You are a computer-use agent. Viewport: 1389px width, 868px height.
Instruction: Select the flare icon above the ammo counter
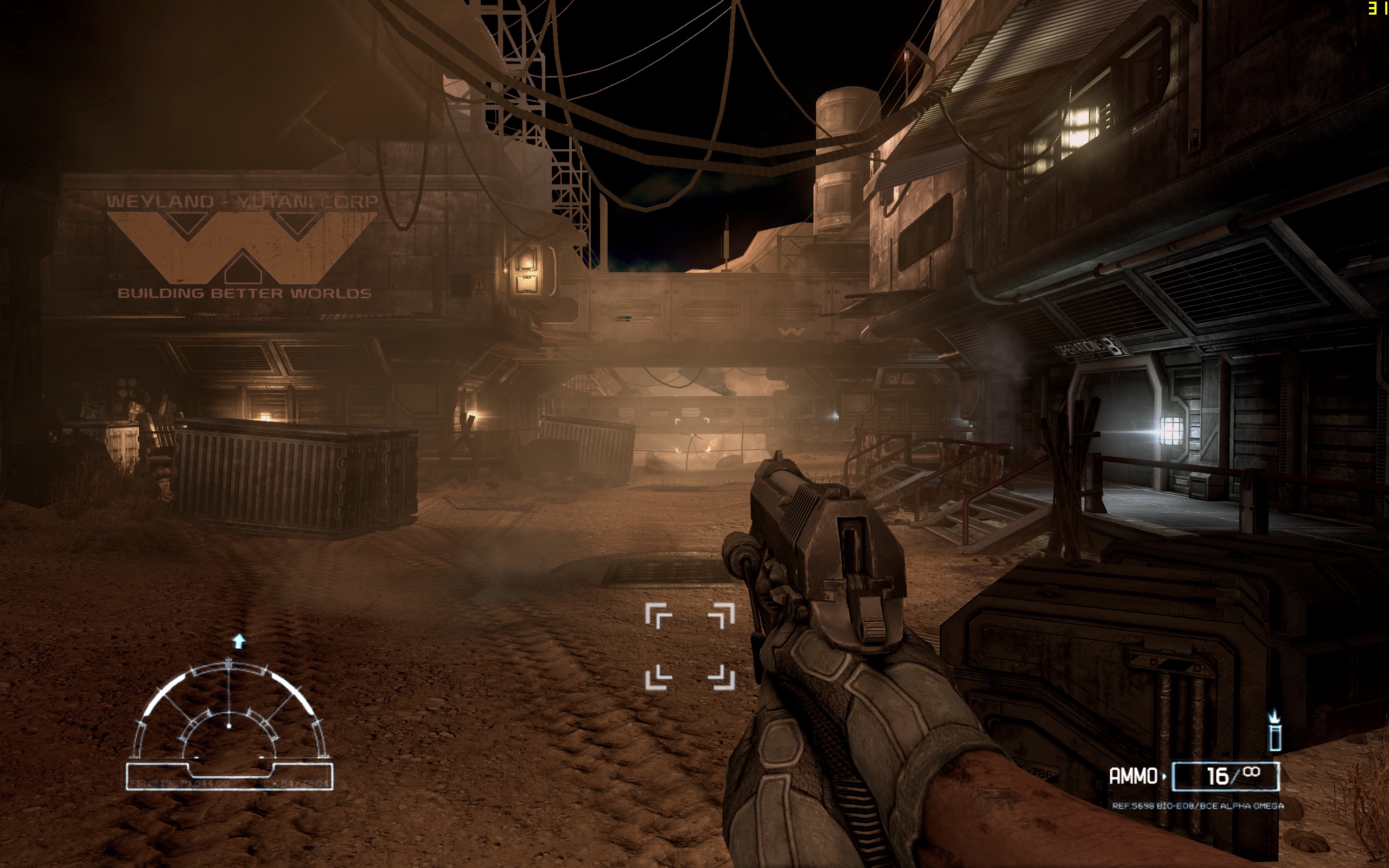[x=1275, y=731]
